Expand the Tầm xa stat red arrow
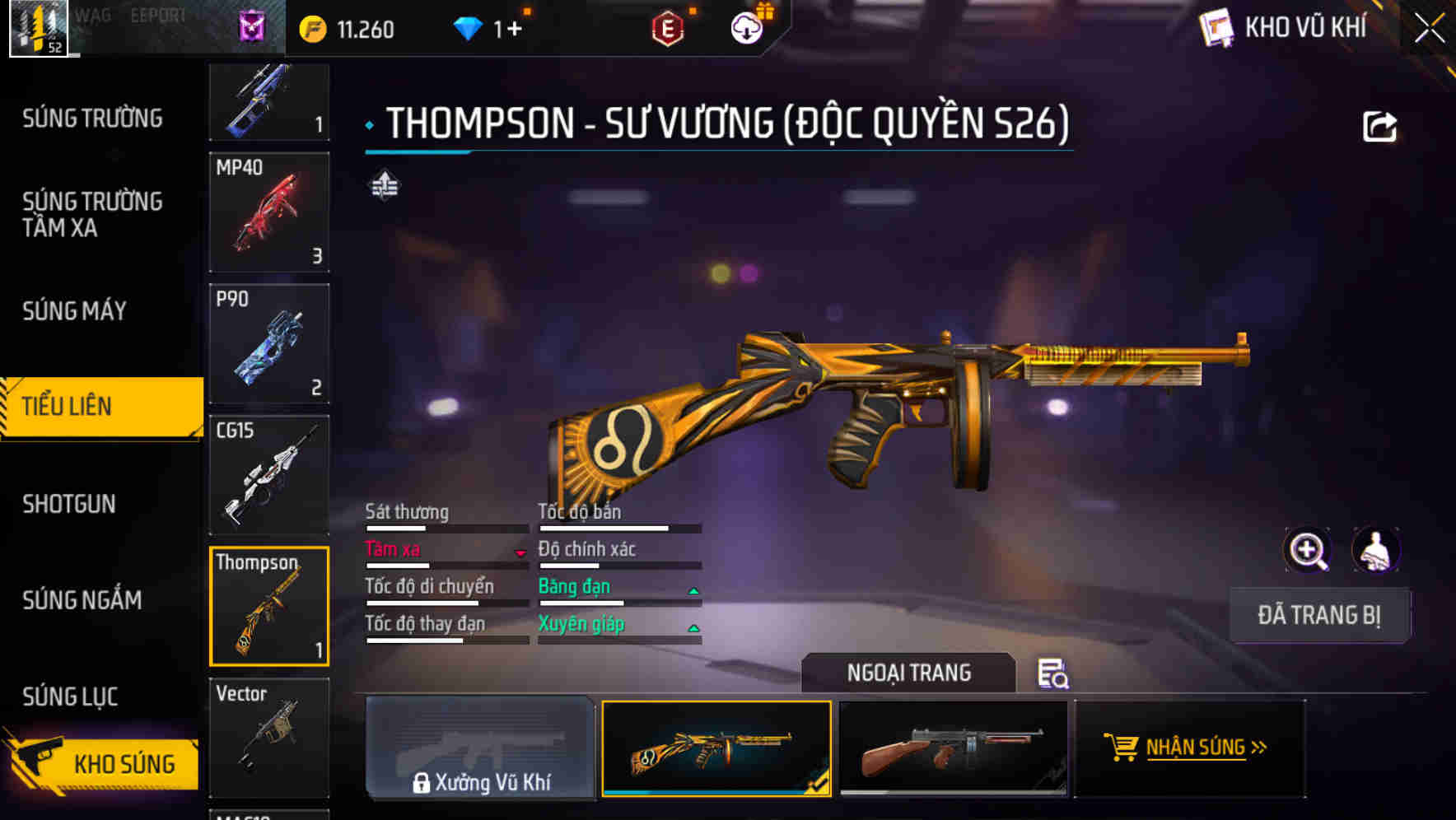This screenshot has width=1456, height=820. [x=521, y=553]
